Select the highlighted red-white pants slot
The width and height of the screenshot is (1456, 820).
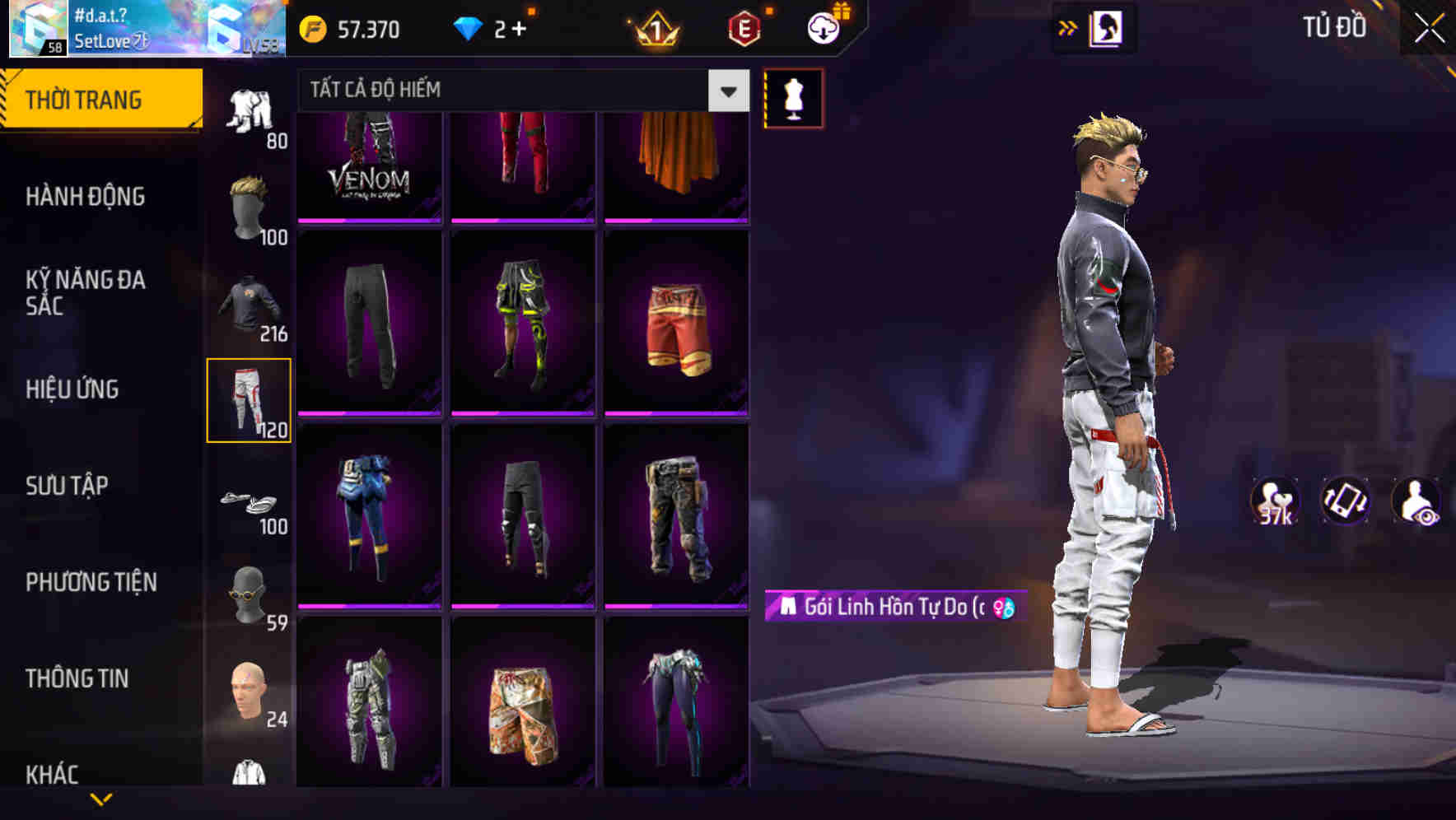pos(250,401)
